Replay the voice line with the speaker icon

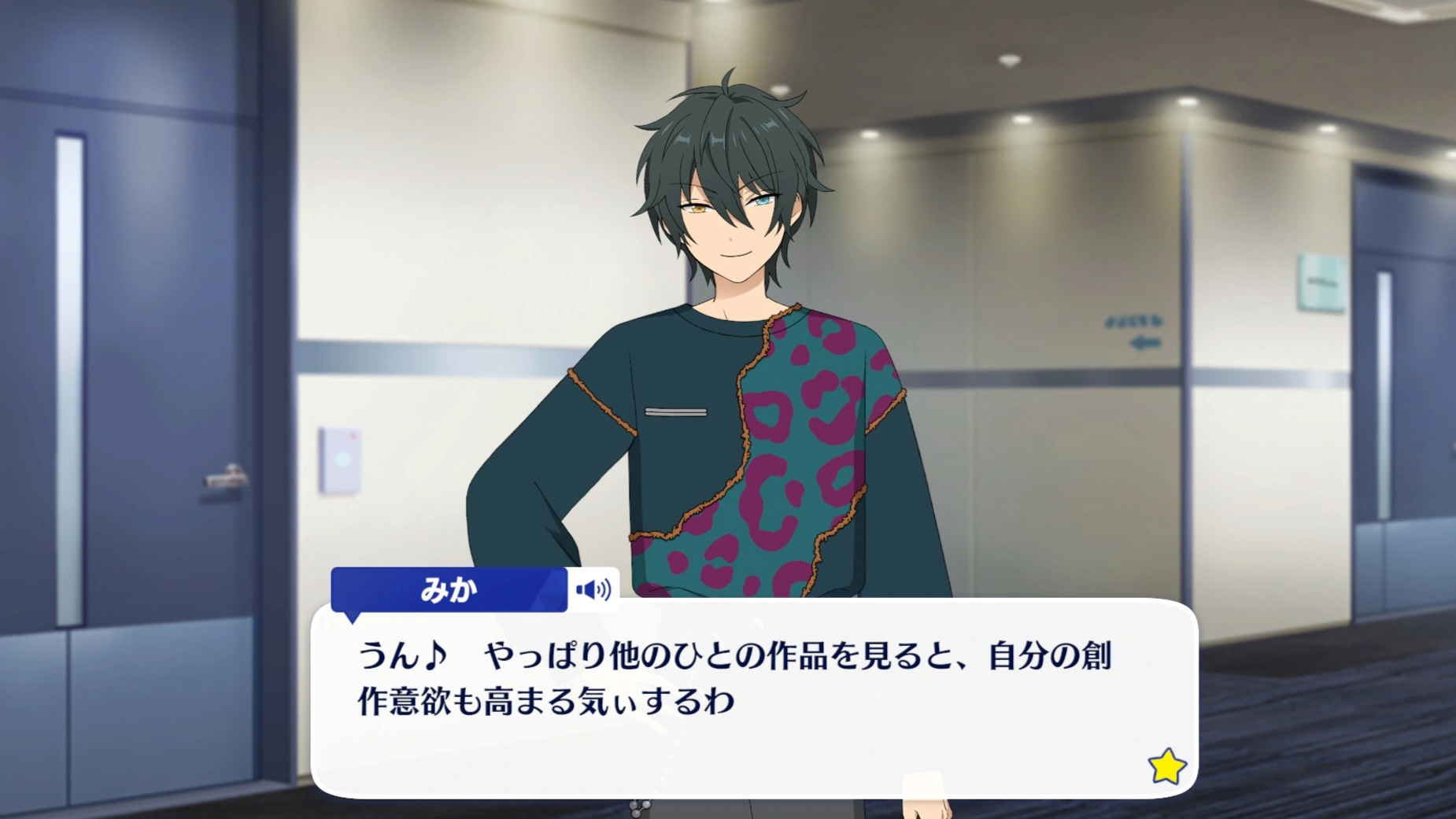point(593,589)
